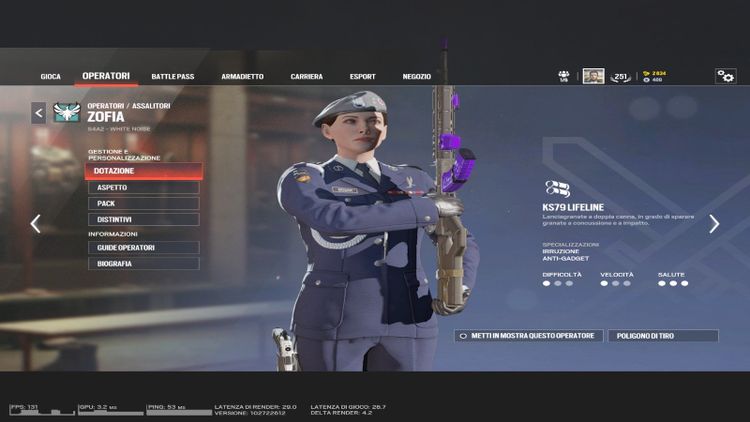Open the Negozio shop tab
Viewport: 750px width, 422px height.
417,76
